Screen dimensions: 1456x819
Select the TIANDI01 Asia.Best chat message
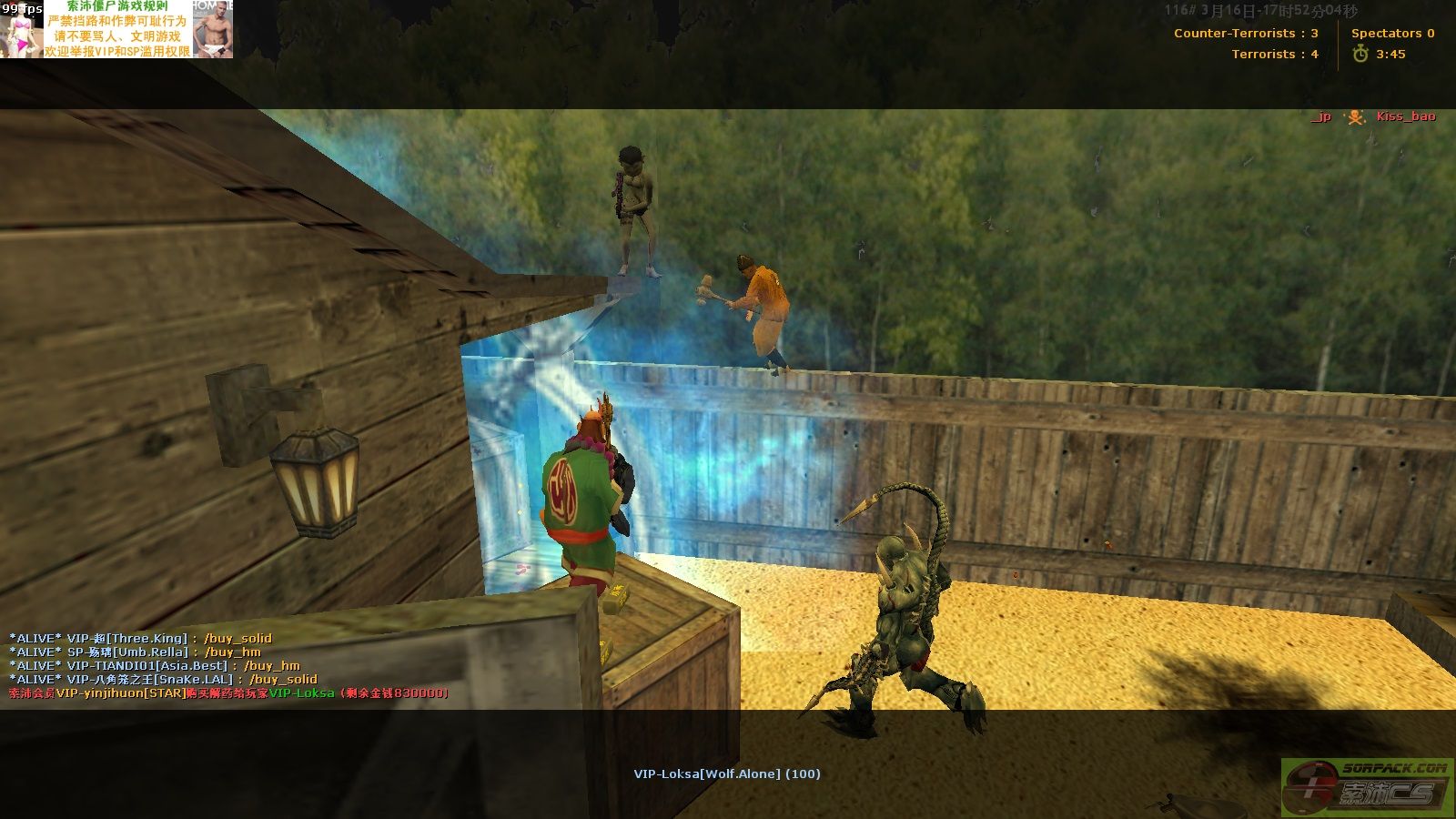(x=155, y=666)
